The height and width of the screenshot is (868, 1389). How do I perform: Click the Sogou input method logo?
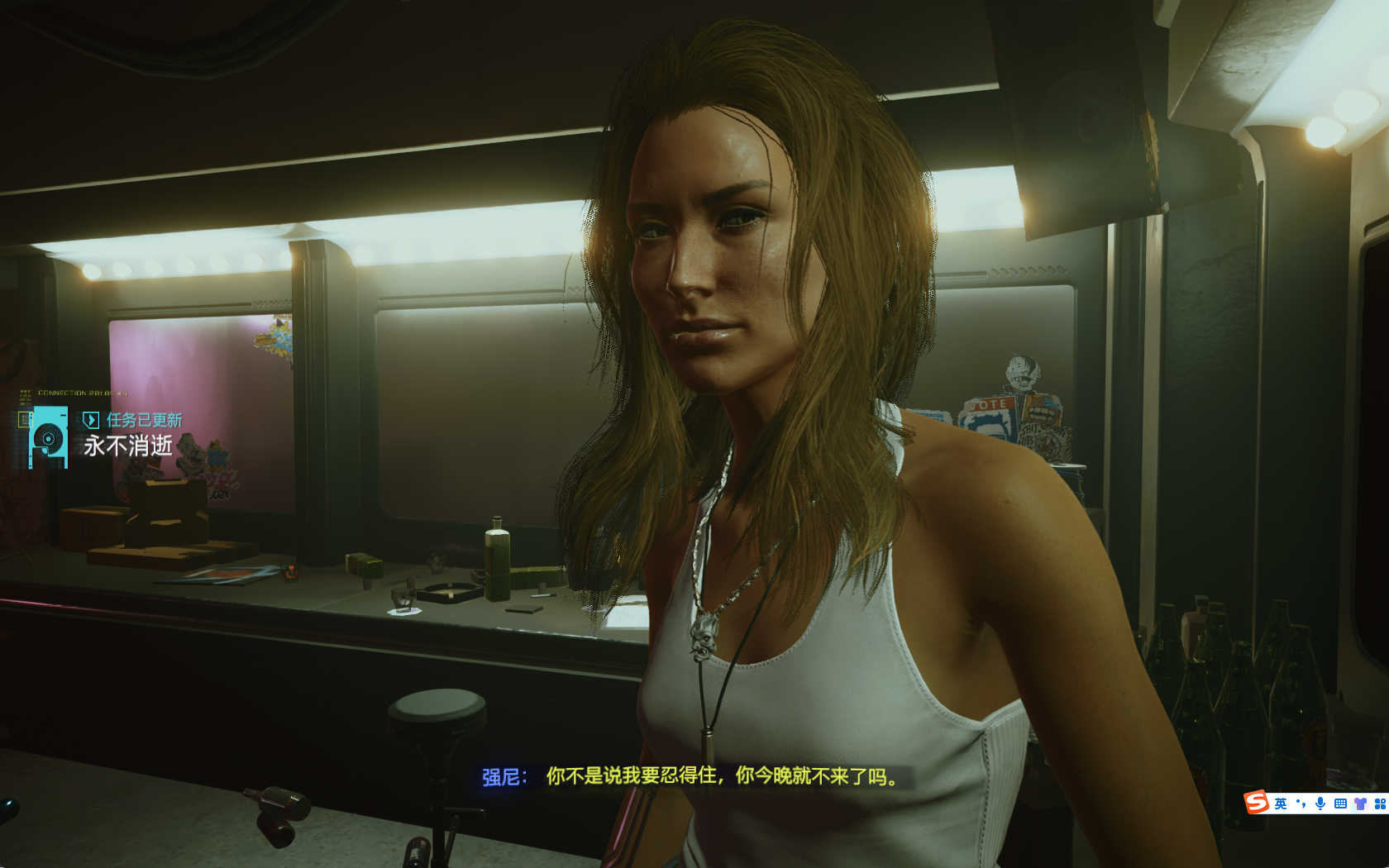[1257, 802]
